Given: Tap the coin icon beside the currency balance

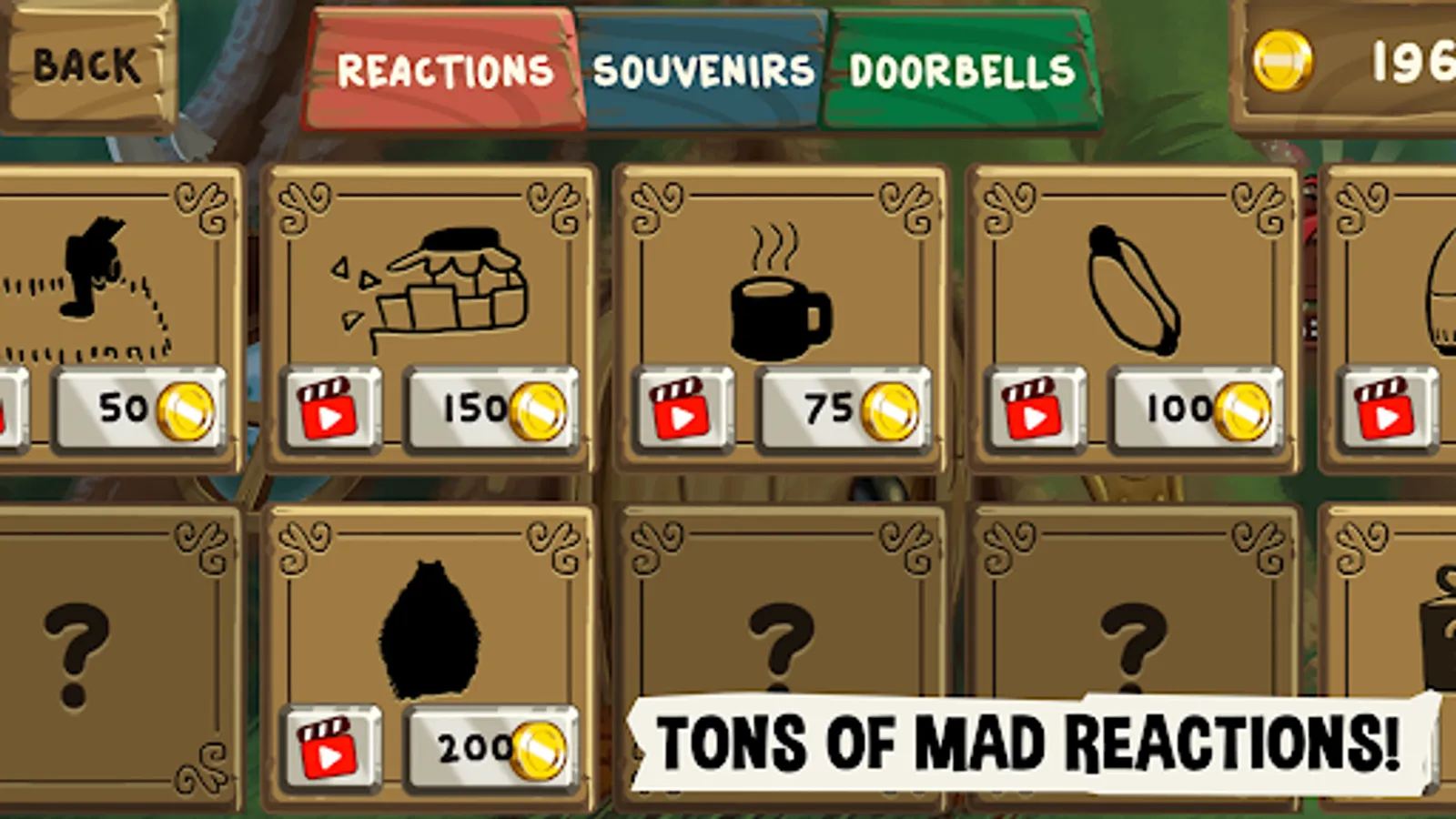Looking at the screenshot, I should 1285,57.
